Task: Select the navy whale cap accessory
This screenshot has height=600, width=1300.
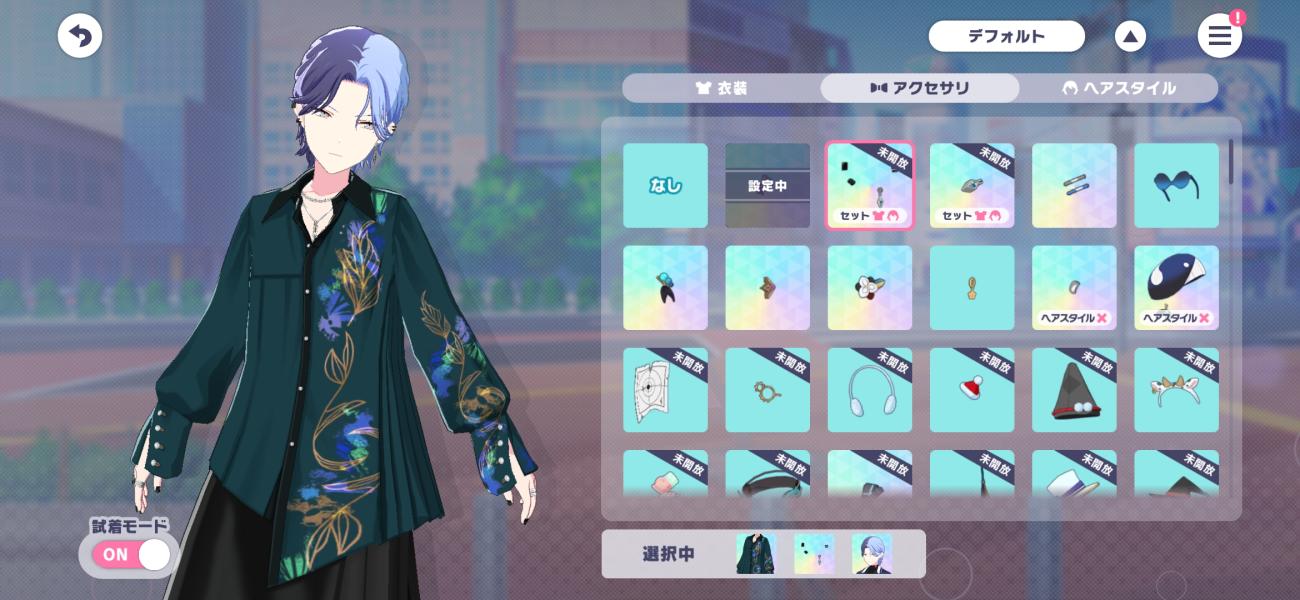Action: (1176, 288)
